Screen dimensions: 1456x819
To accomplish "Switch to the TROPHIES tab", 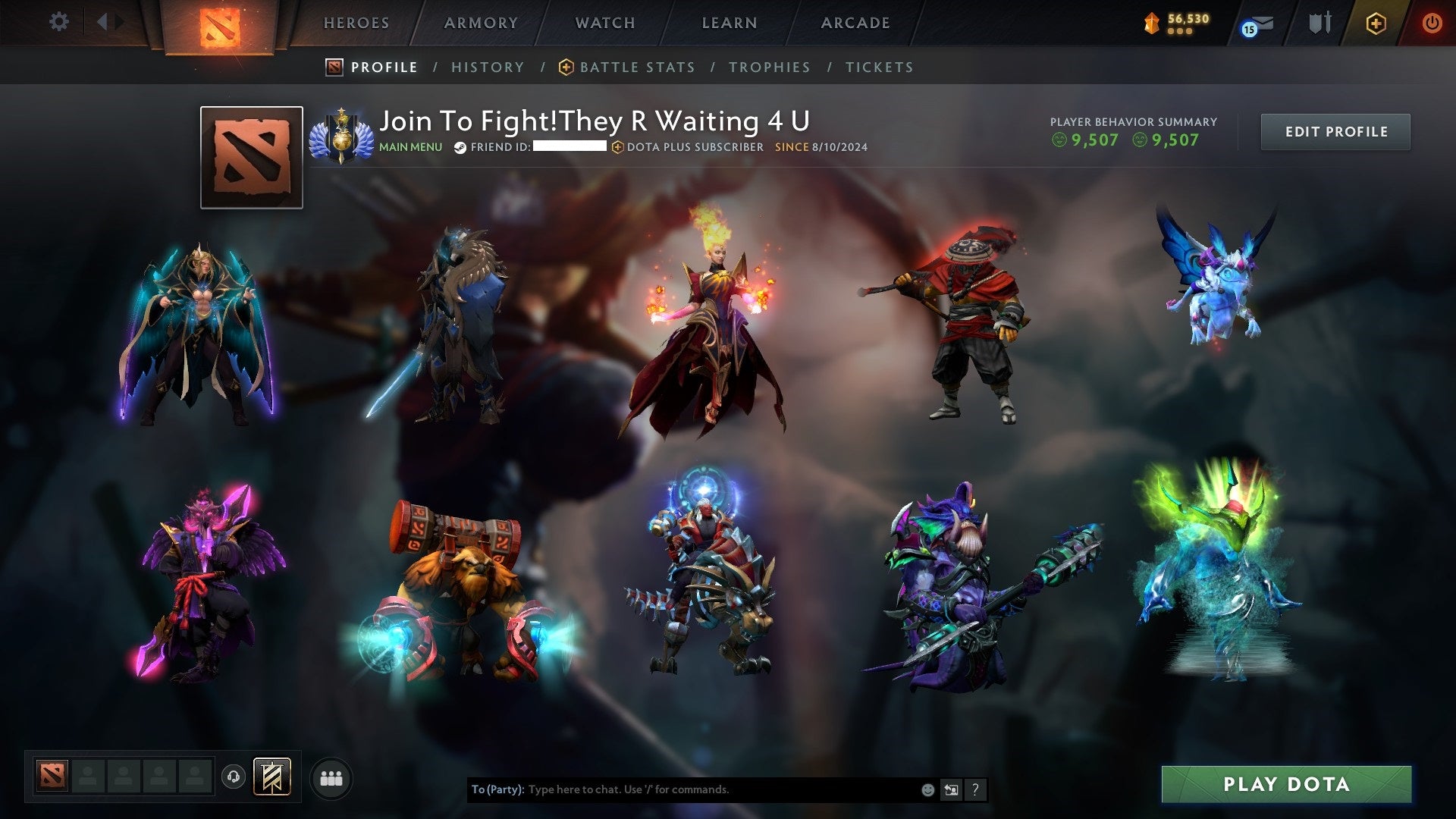I will tap(769, 67).
